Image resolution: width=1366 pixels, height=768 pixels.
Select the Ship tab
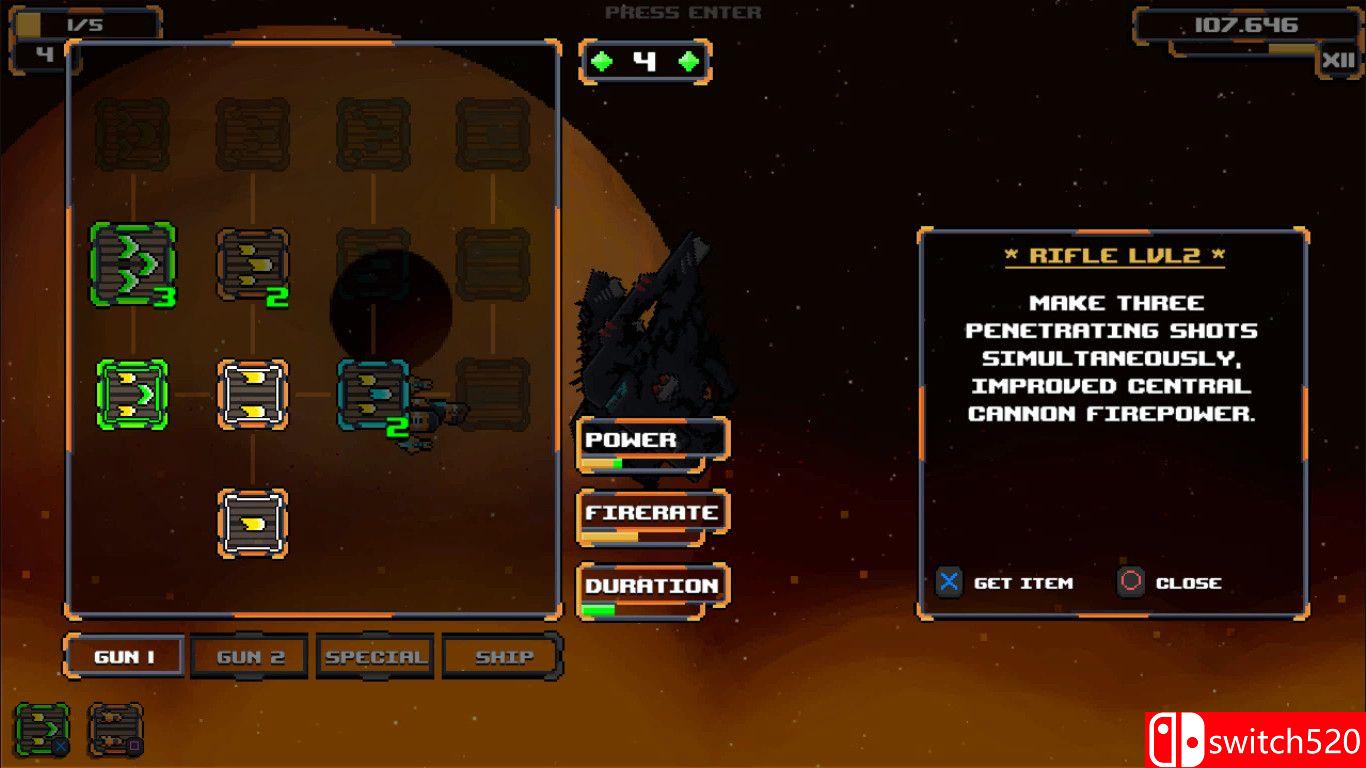(x=503, y=657)
